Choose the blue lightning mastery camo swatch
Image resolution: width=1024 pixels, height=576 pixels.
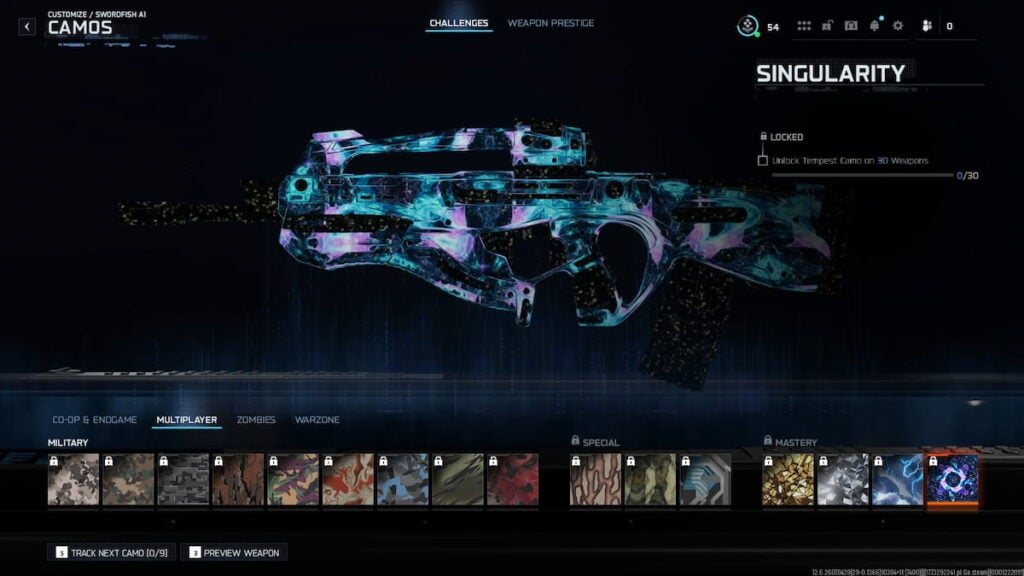click(x=897, y=480)
